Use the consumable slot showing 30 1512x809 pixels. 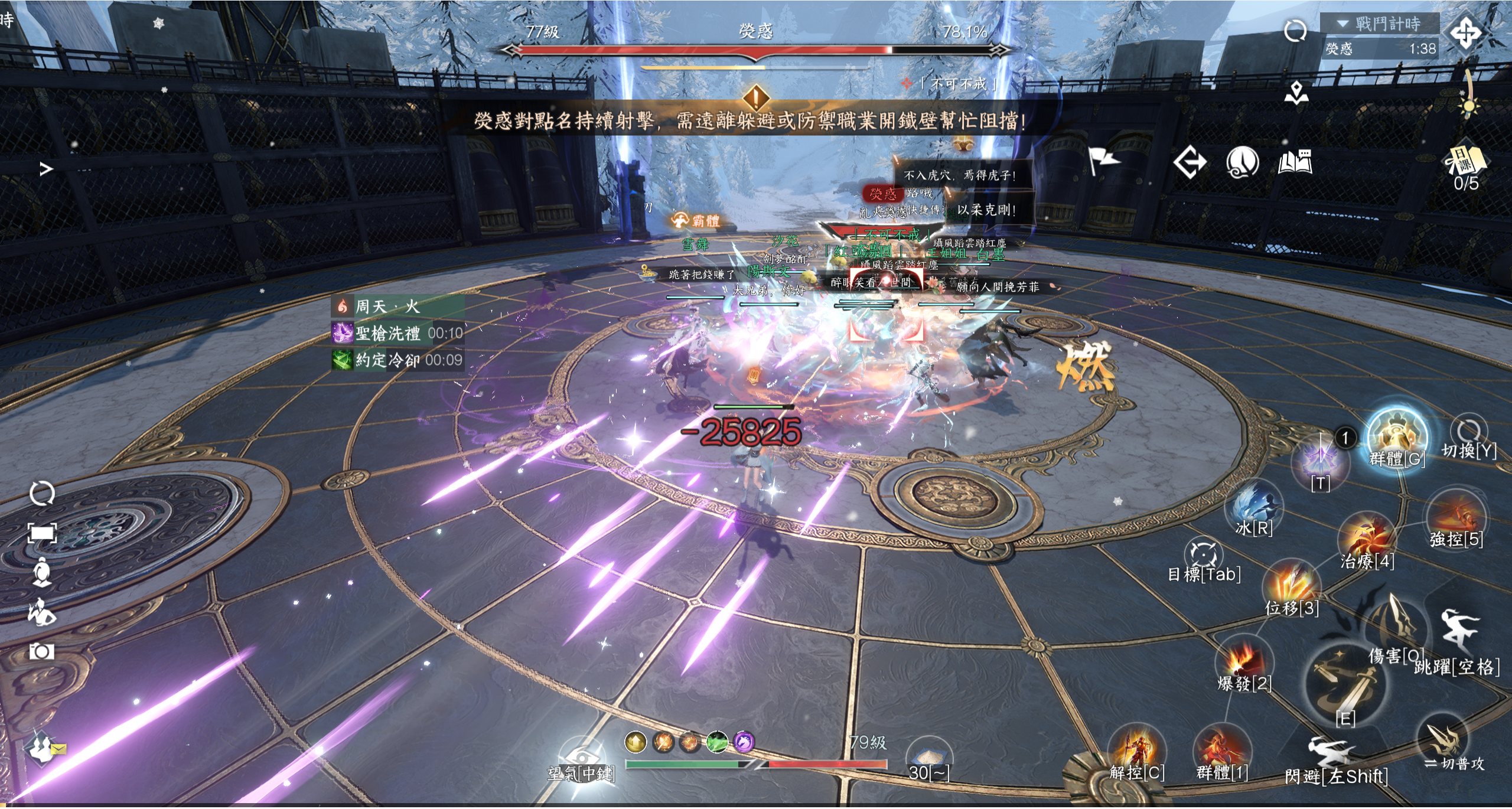click(928, 757)
